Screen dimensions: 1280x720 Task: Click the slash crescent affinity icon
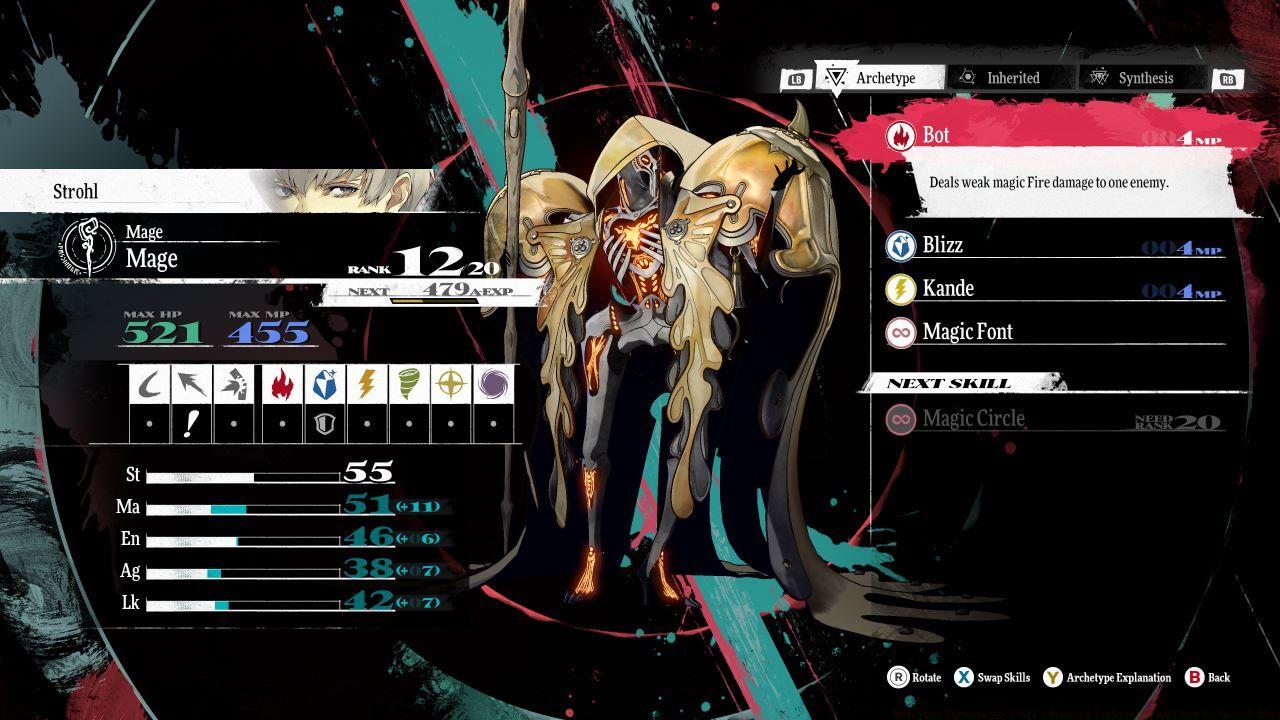[x=150, y=384]
